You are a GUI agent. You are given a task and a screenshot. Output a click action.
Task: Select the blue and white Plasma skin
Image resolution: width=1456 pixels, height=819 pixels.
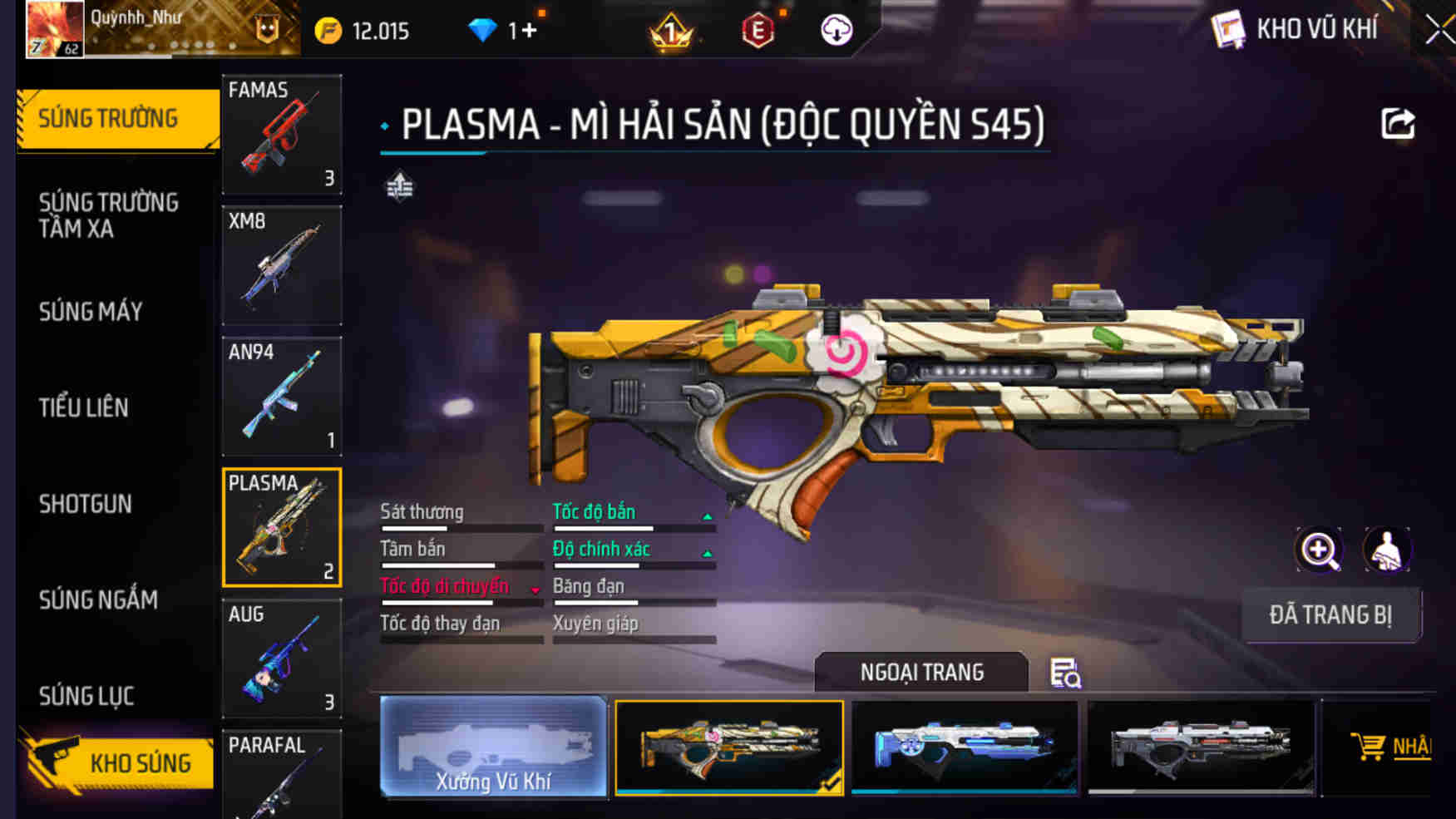point(965,747)
